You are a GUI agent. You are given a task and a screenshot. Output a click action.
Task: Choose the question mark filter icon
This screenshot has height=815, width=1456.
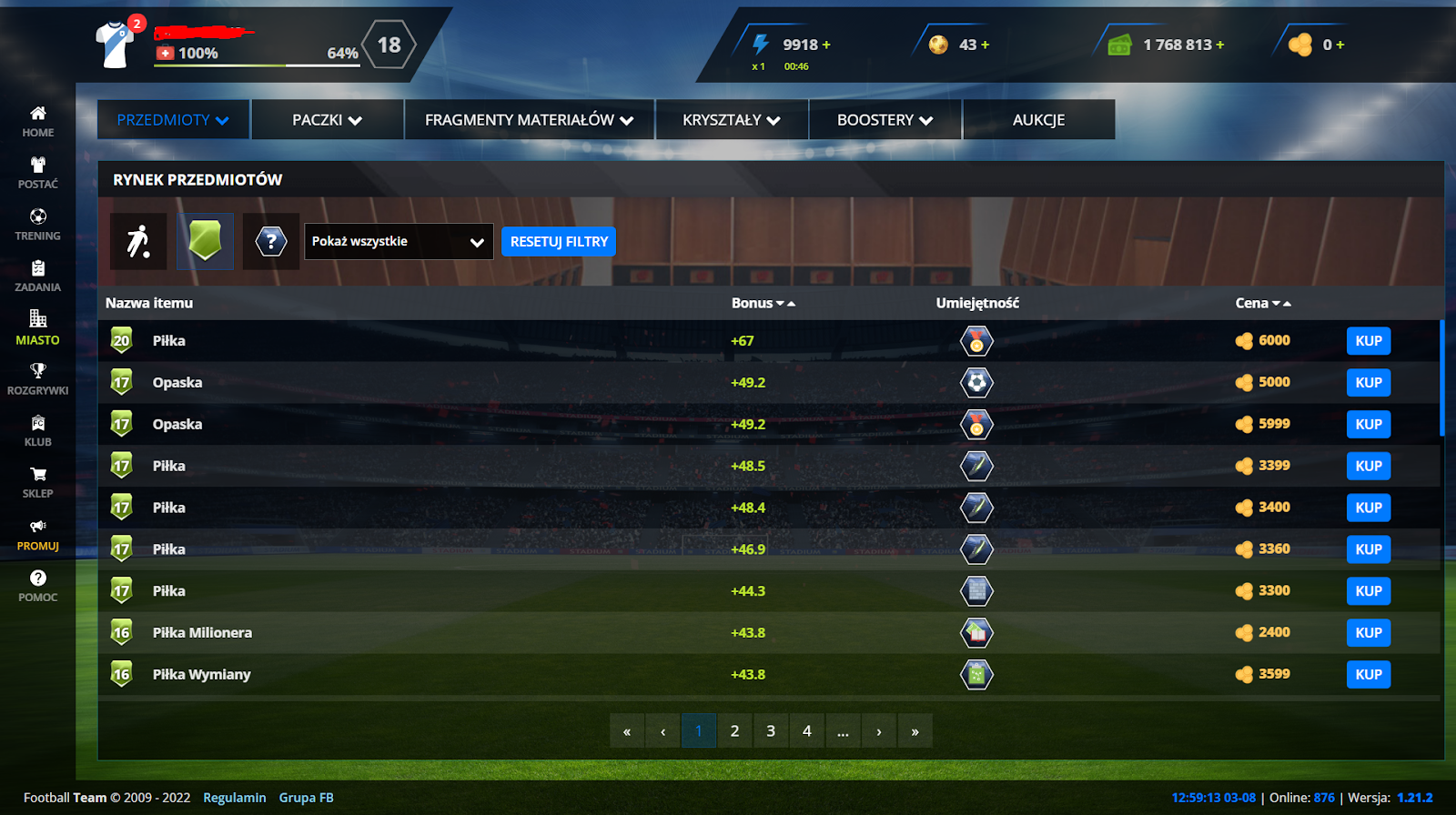click(271, 242)
